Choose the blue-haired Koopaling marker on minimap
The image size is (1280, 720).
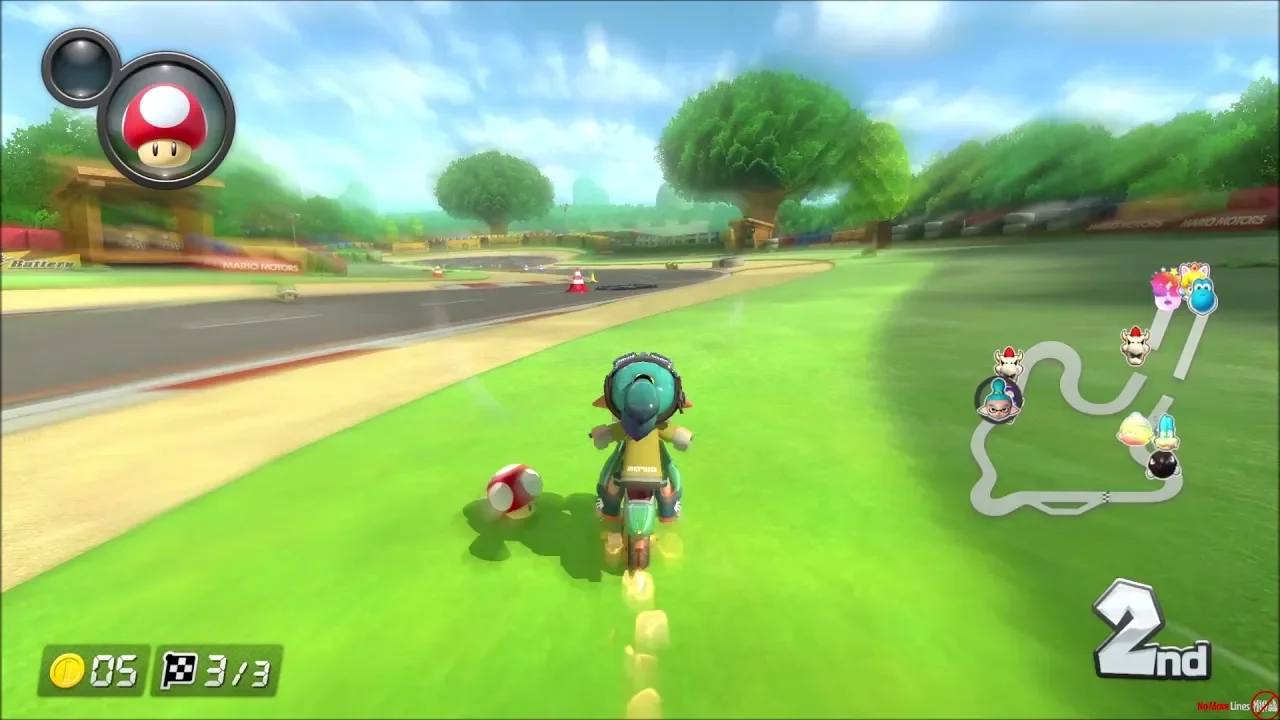coord(1167,432)
